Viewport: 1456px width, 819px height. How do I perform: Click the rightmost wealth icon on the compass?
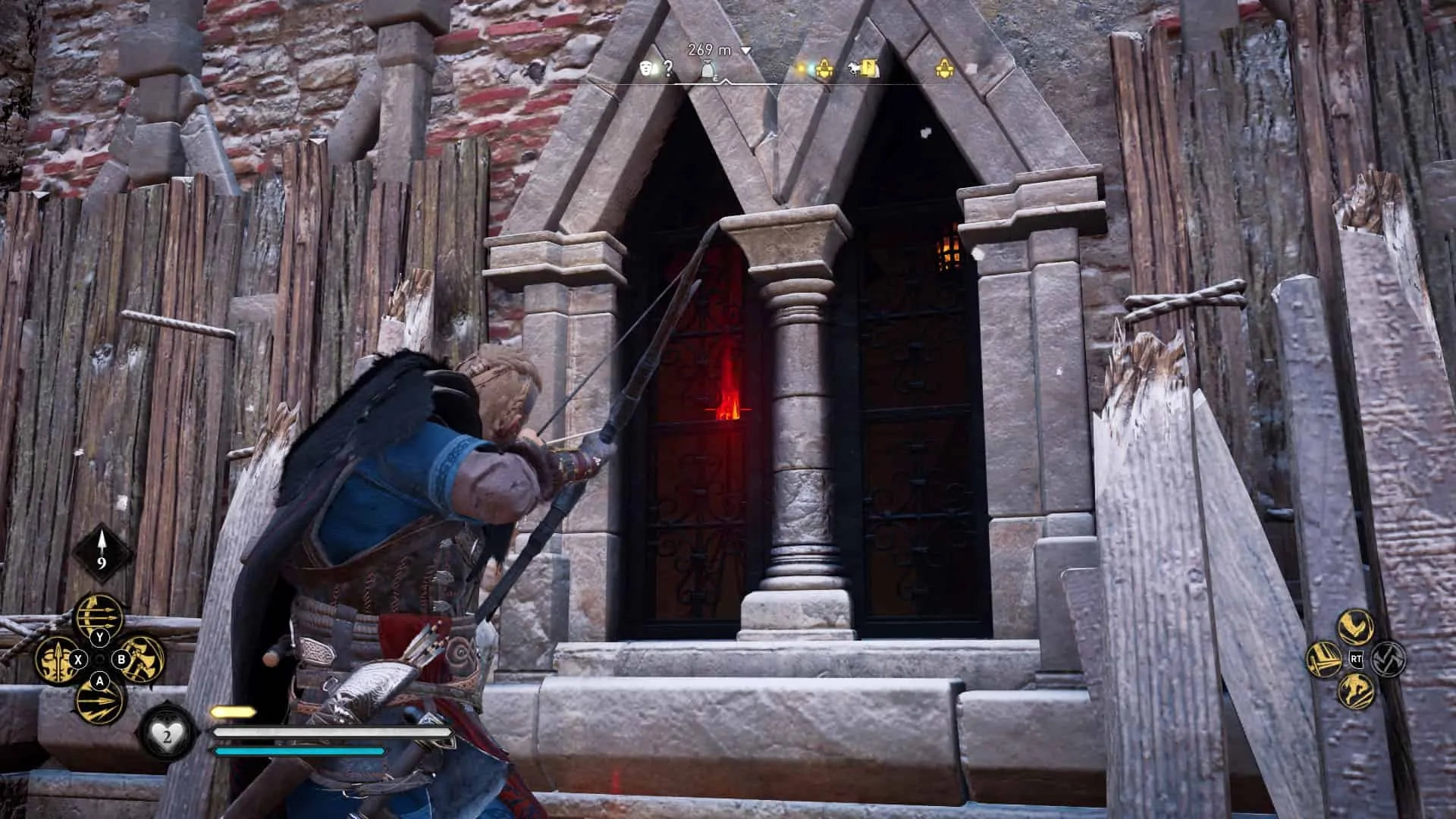click(945, 68)
